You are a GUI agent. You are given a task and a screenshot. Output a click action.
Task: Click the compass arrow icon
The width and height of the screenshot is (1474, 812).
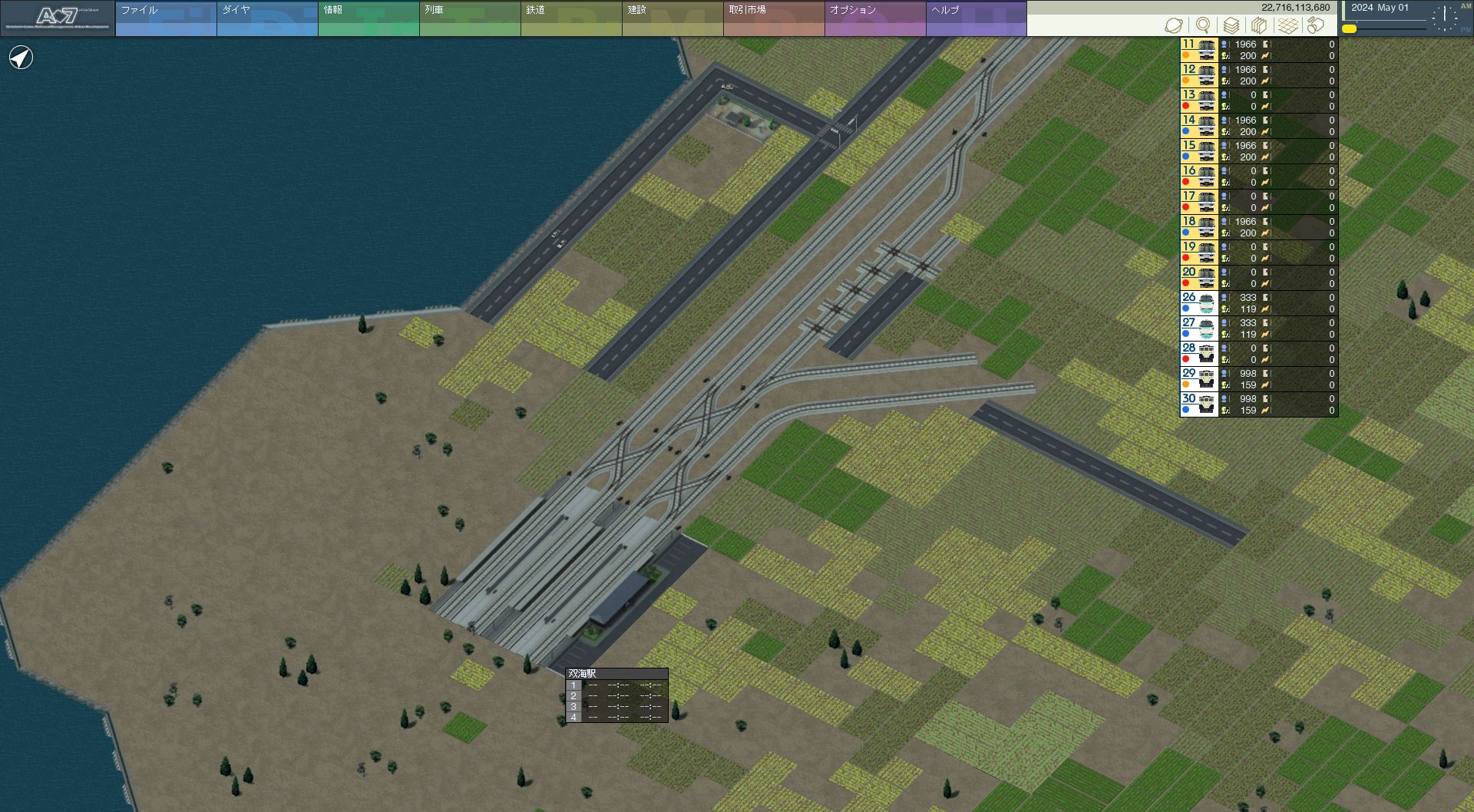(x=21, y=58)
